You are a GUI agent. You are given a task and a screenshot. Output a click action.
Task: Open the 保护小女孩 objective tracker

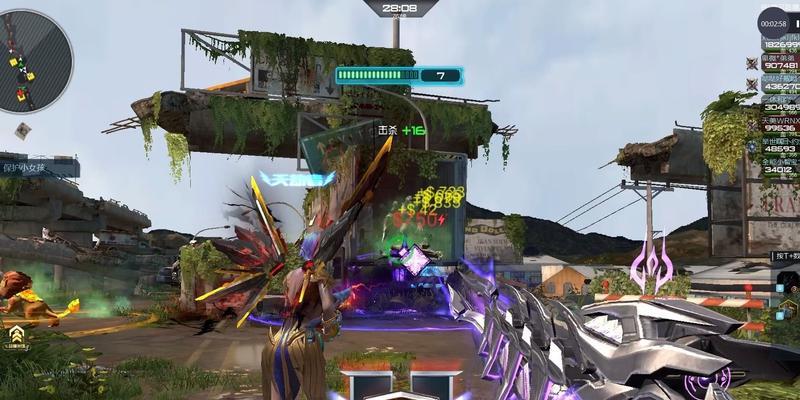tap(40, 167)
